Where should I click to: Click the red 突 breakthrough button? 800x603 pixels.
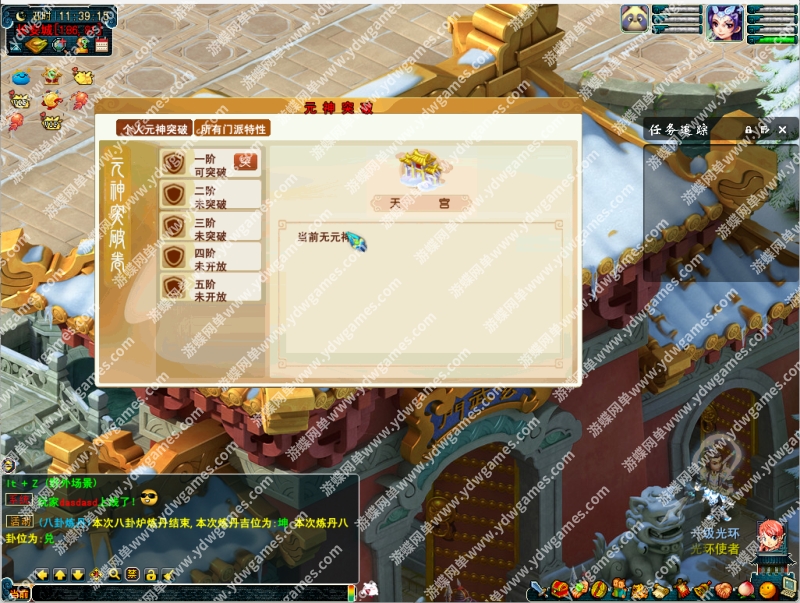245,161
